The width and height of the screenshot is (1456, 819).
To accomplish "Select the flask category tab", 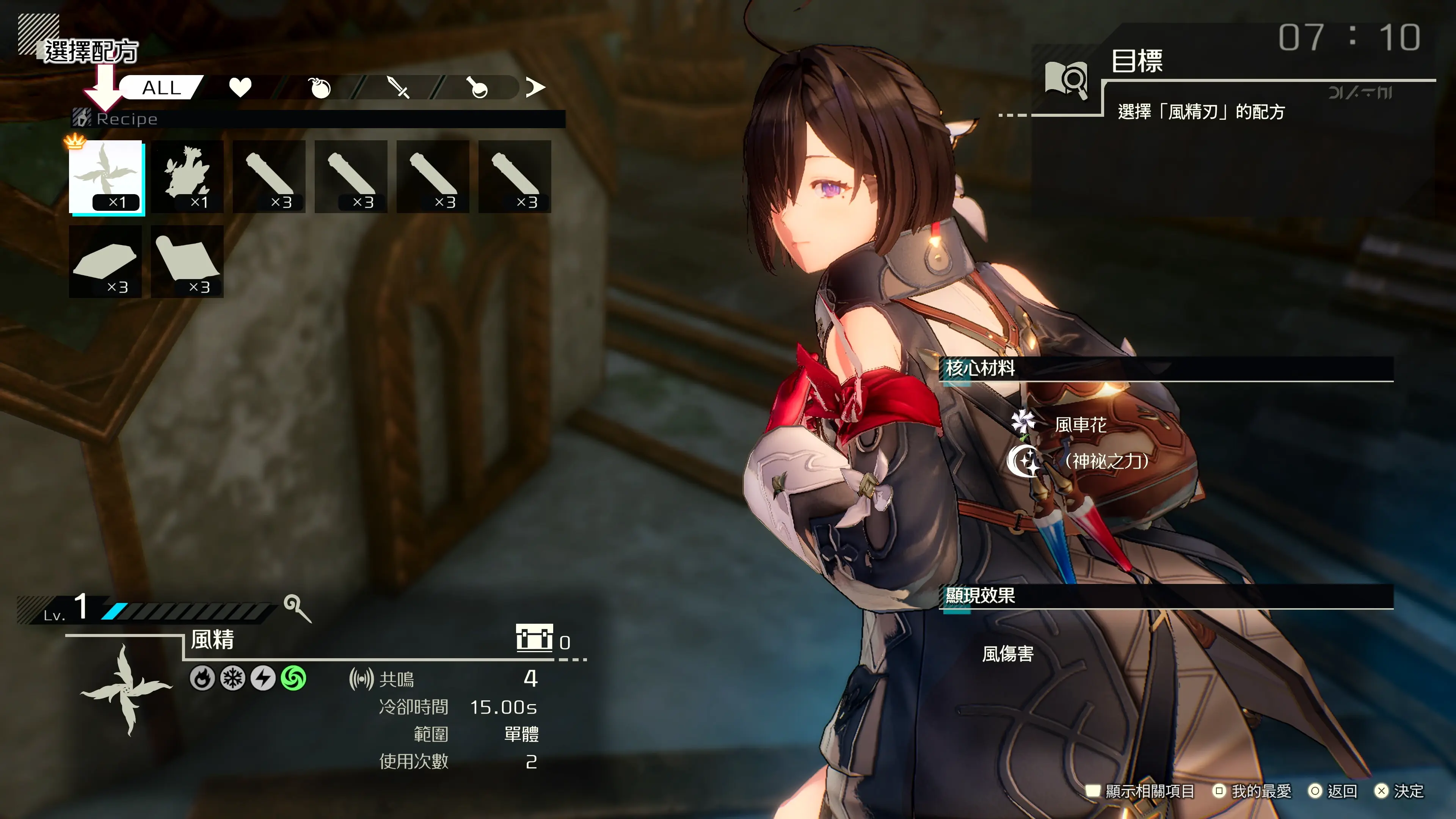I will pos(478,88).
